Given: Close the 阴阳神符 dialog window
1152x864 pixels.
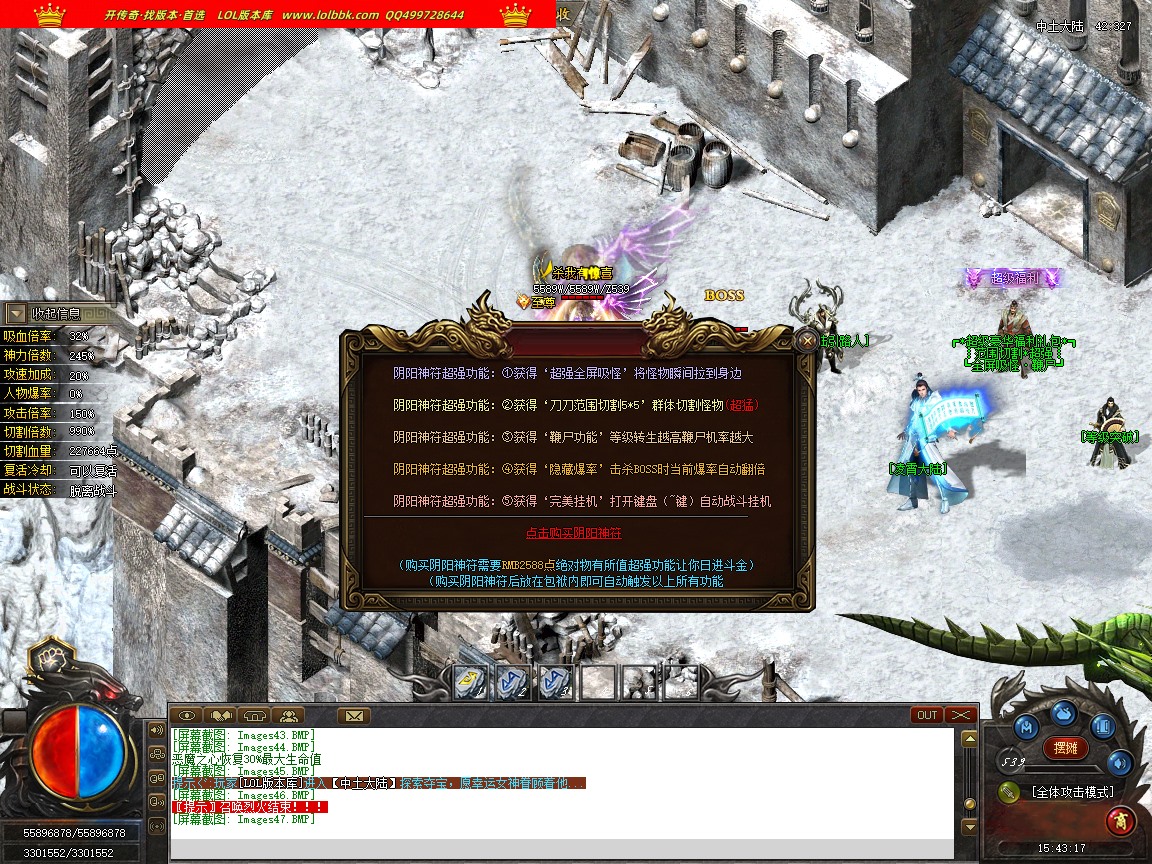Looking at the screenshot, I should tap(807, 341).
